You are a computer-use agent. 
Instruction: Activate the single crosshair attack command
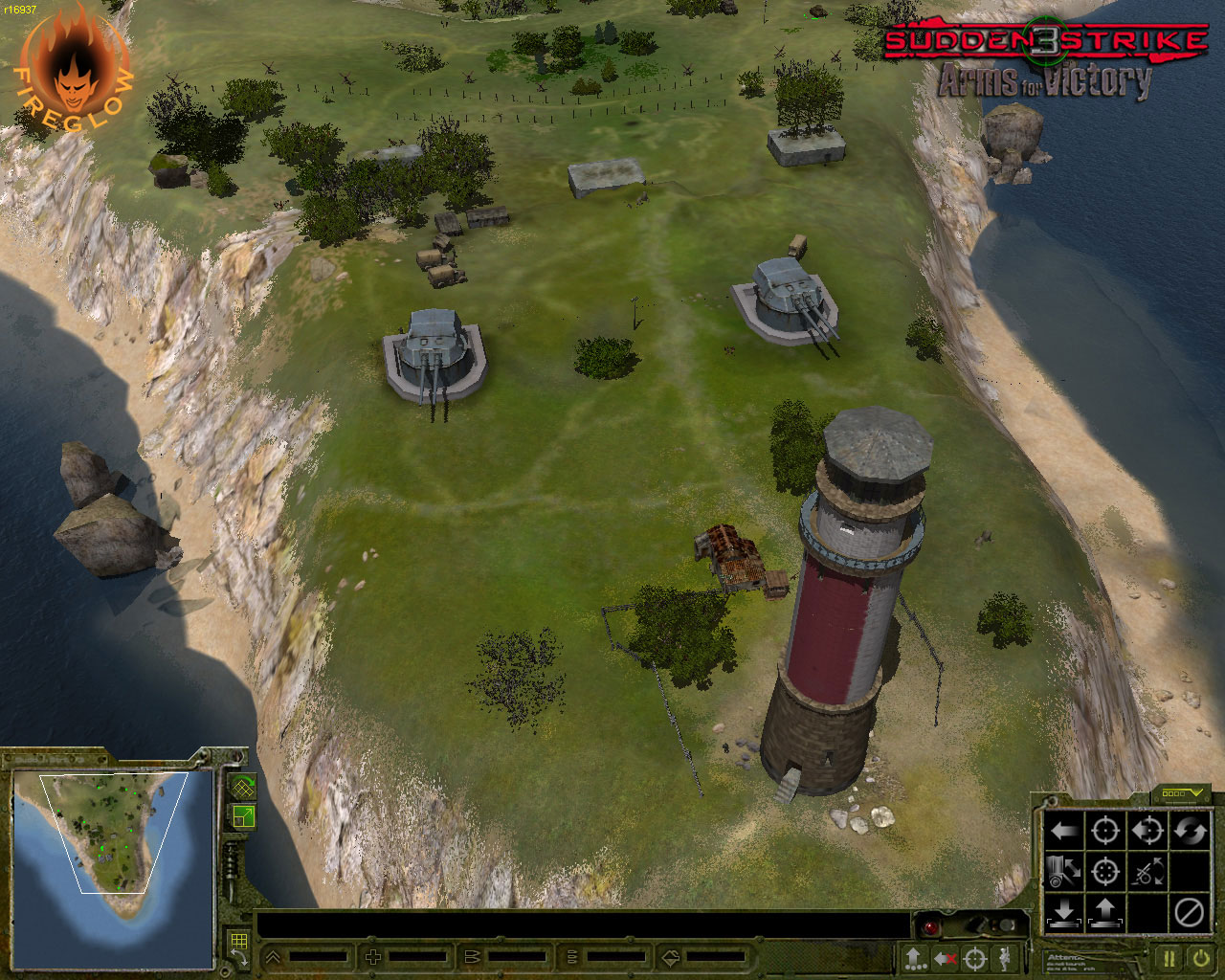(1105, 831)
